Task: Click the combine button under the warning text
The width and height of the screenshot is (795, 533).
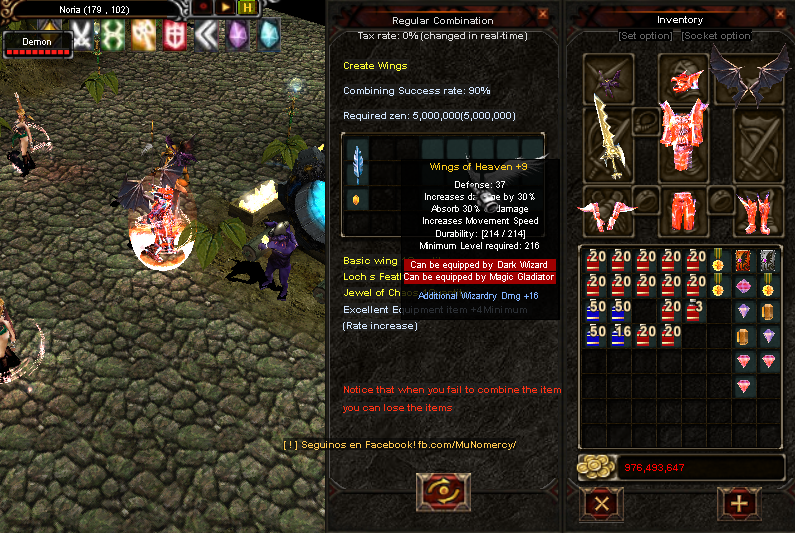Action: click(x=442, y=494)
